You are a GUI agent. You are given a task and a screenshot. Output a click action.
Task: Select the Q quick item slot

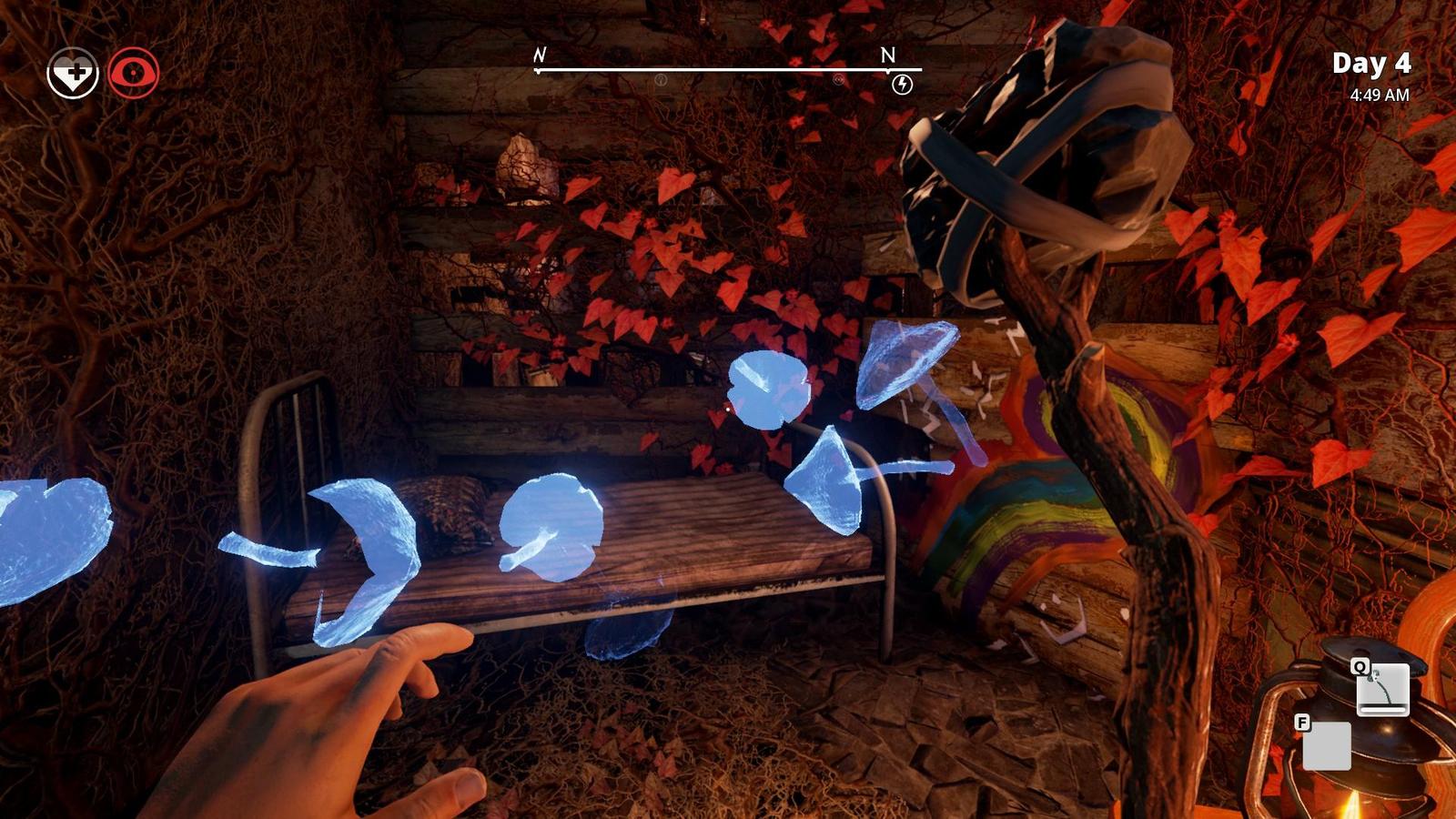(1382, 689)
